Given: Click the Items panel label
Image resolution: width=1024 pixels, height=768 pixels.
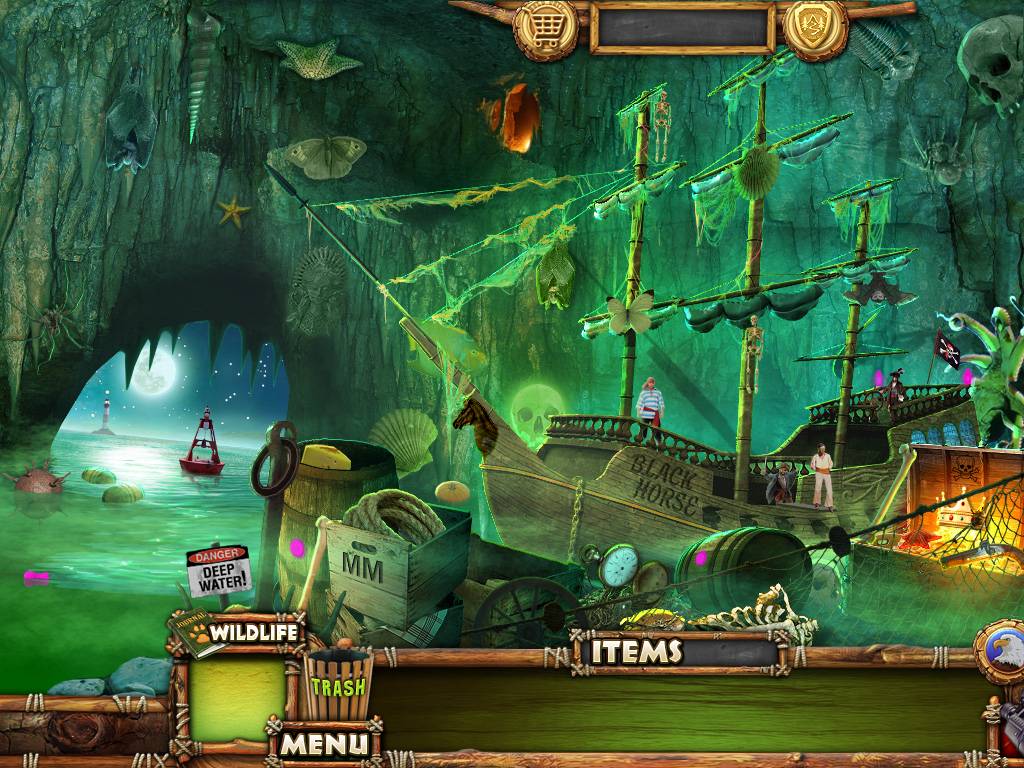Looking at the screenshot, I should click(636, 652).
